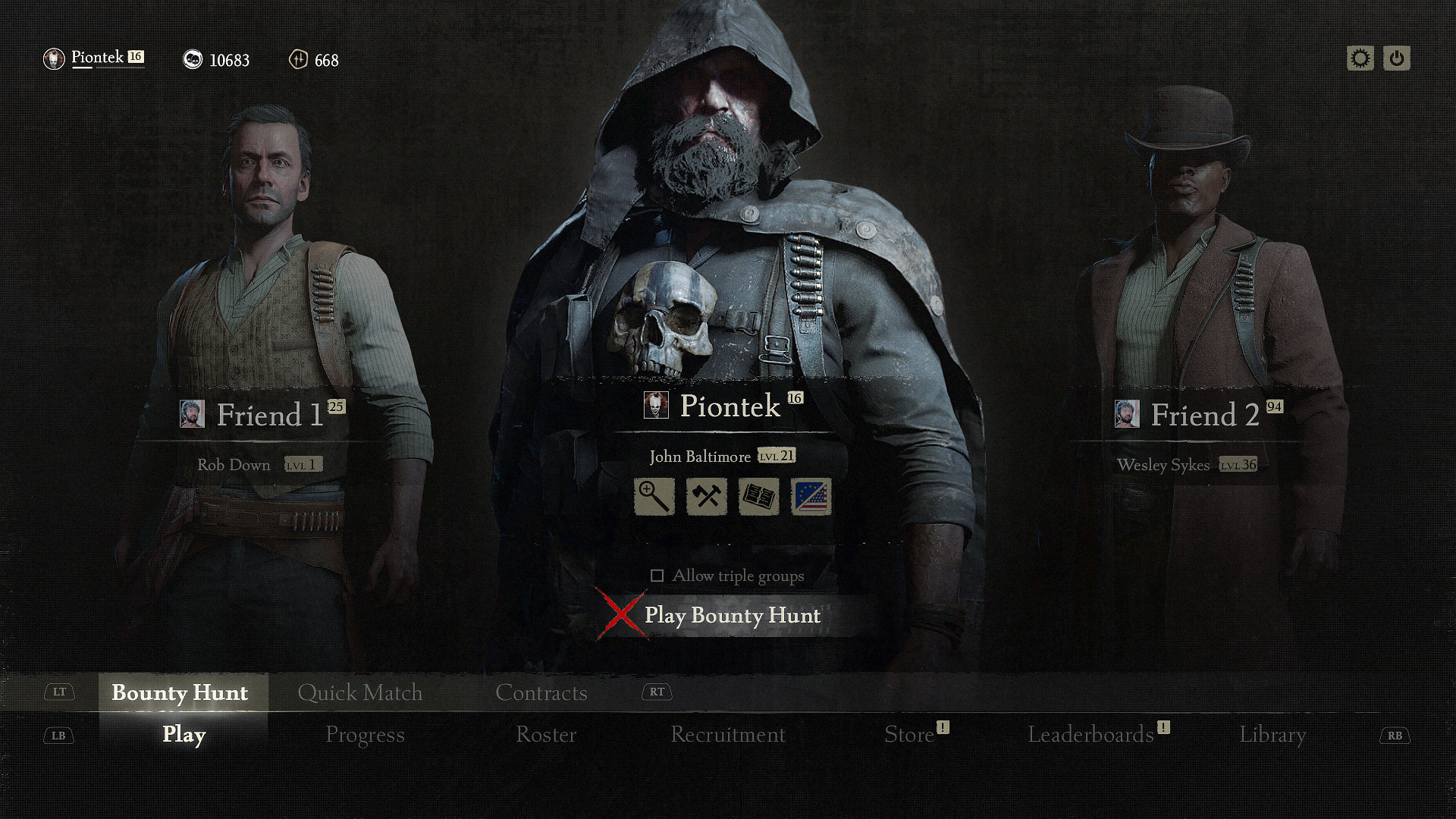Click the open book icon
The width and height of the screenshot is (1456, 819).
pos(758,497)
